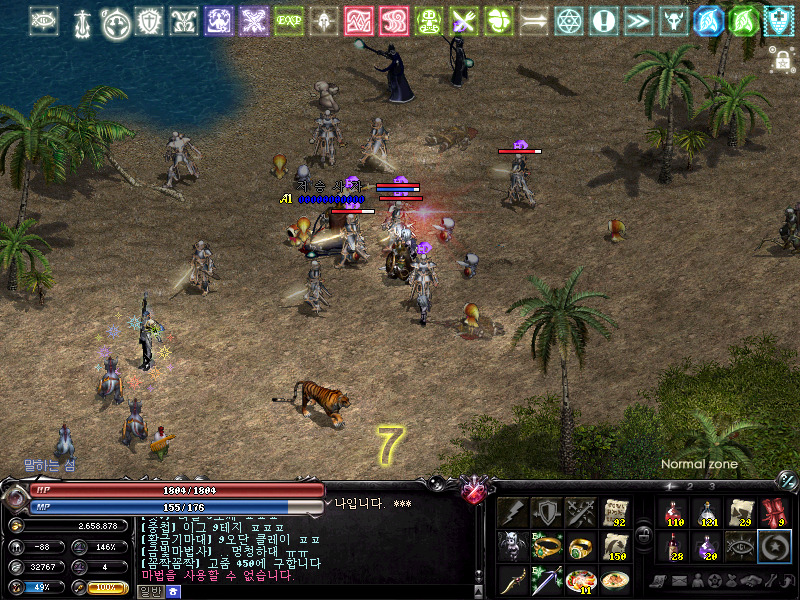Drink the red potion stacked at 110
The image size is (800, 600).
pyautogui.click(x=673, y=513)
